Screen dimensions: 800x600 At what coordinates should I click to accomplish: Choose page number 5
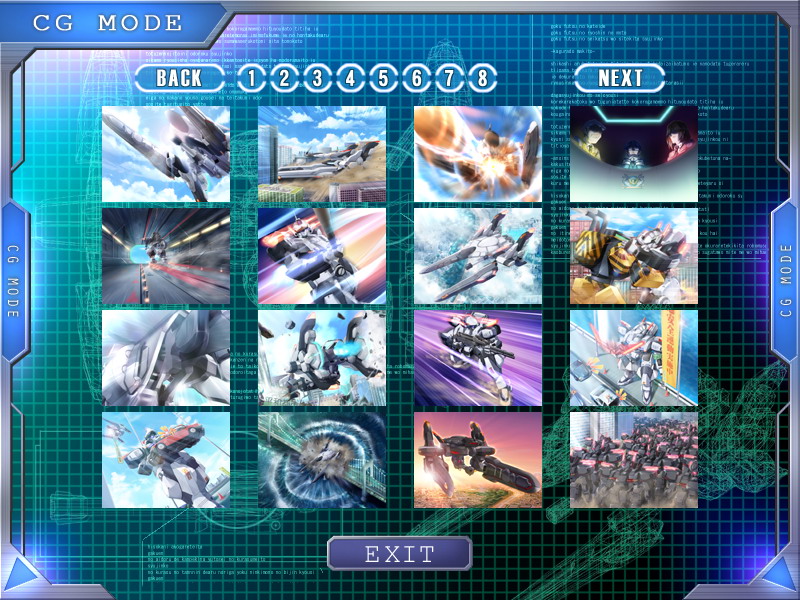(383, 77)
